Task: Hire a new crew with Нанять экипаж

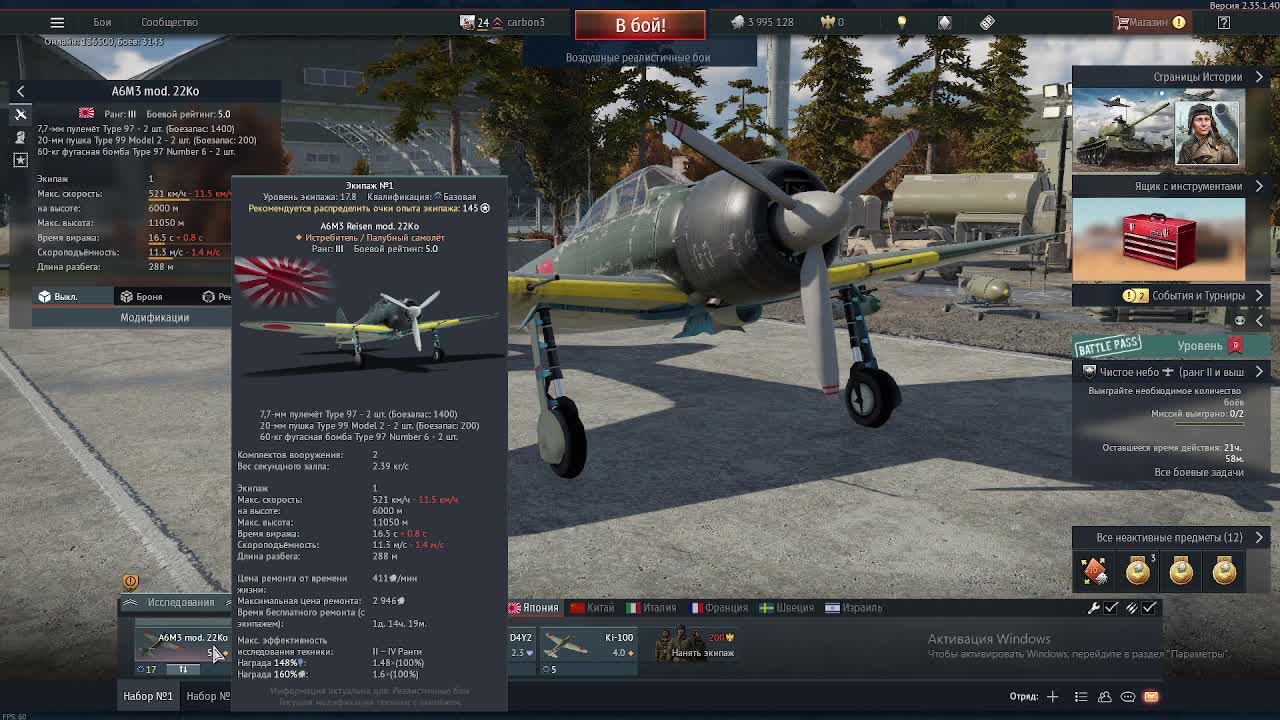Action: tap(702, 647)
